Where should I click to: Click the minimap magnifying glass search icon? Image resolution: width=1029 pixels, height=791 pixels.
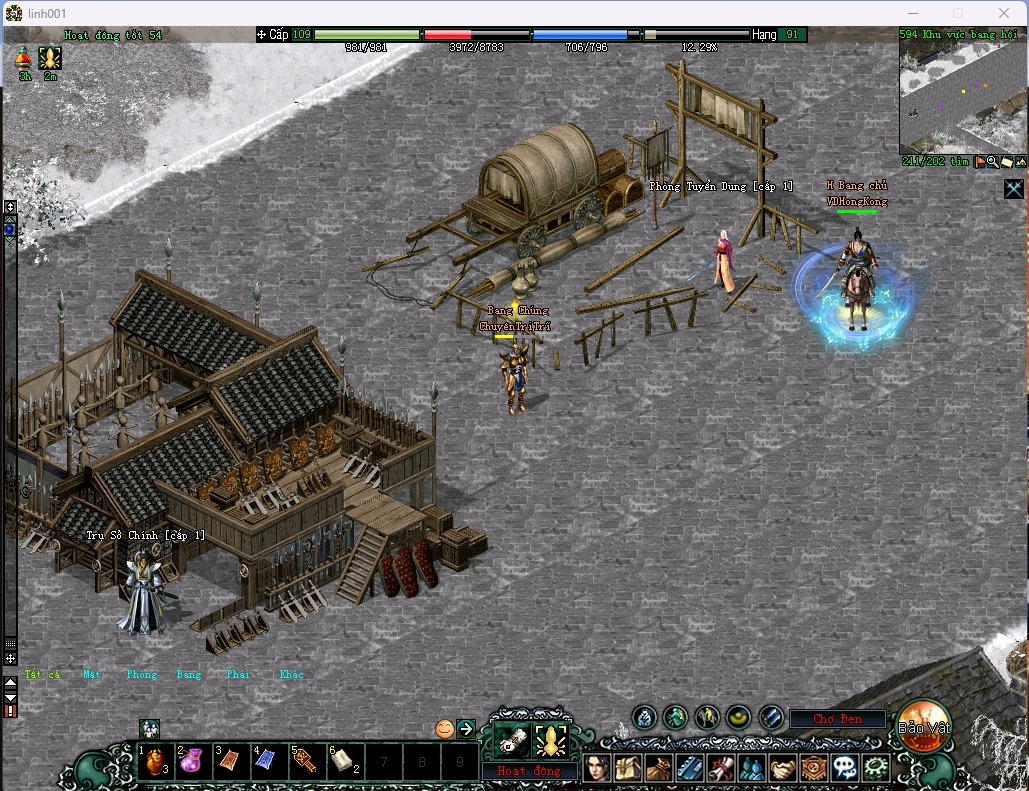(x=993, y=162)
